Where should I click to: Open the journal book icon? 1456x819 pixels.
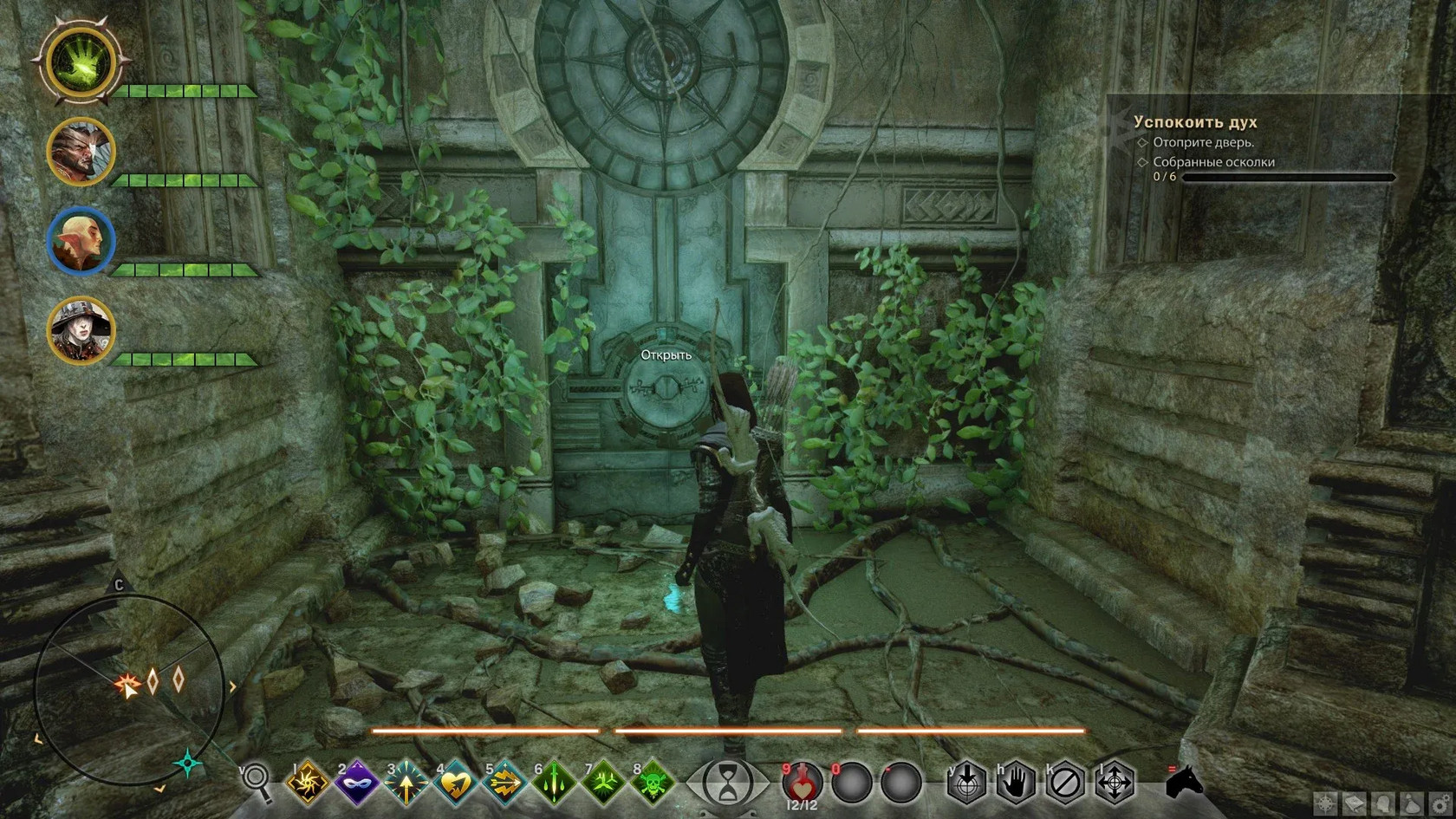point(1353,805)
